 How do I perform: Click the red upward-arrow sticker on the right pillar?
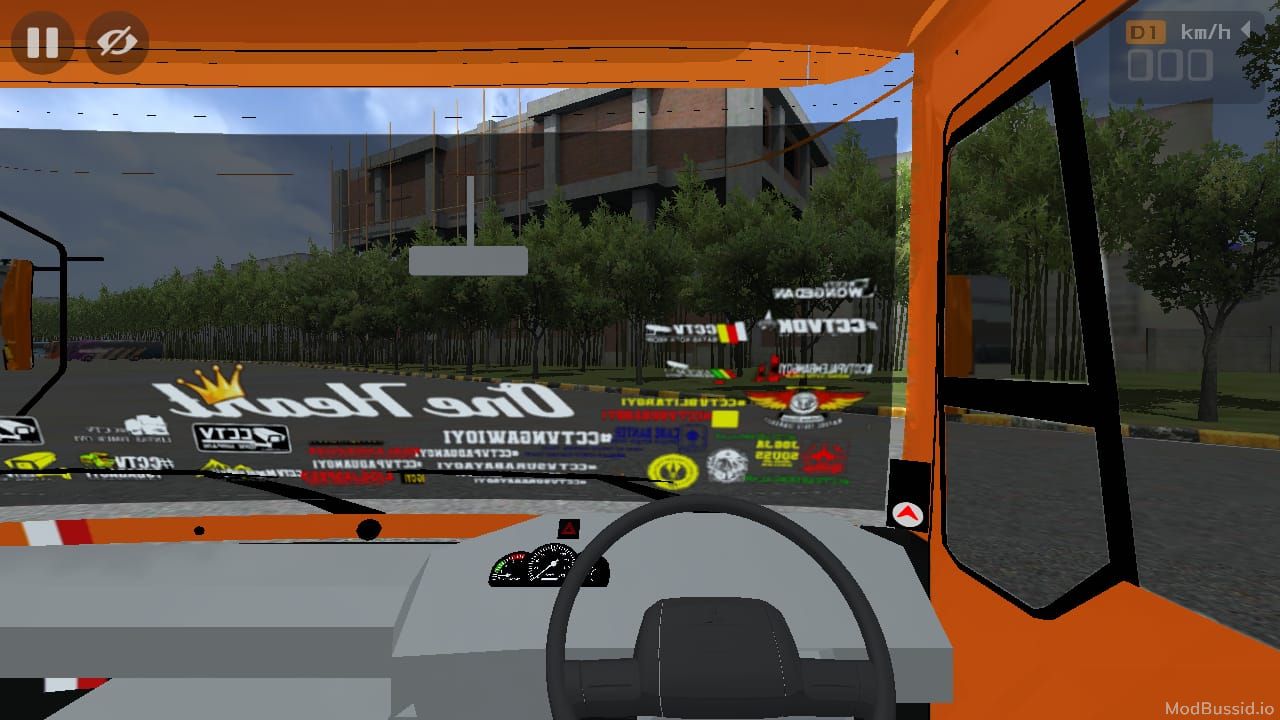coord(906,513)
